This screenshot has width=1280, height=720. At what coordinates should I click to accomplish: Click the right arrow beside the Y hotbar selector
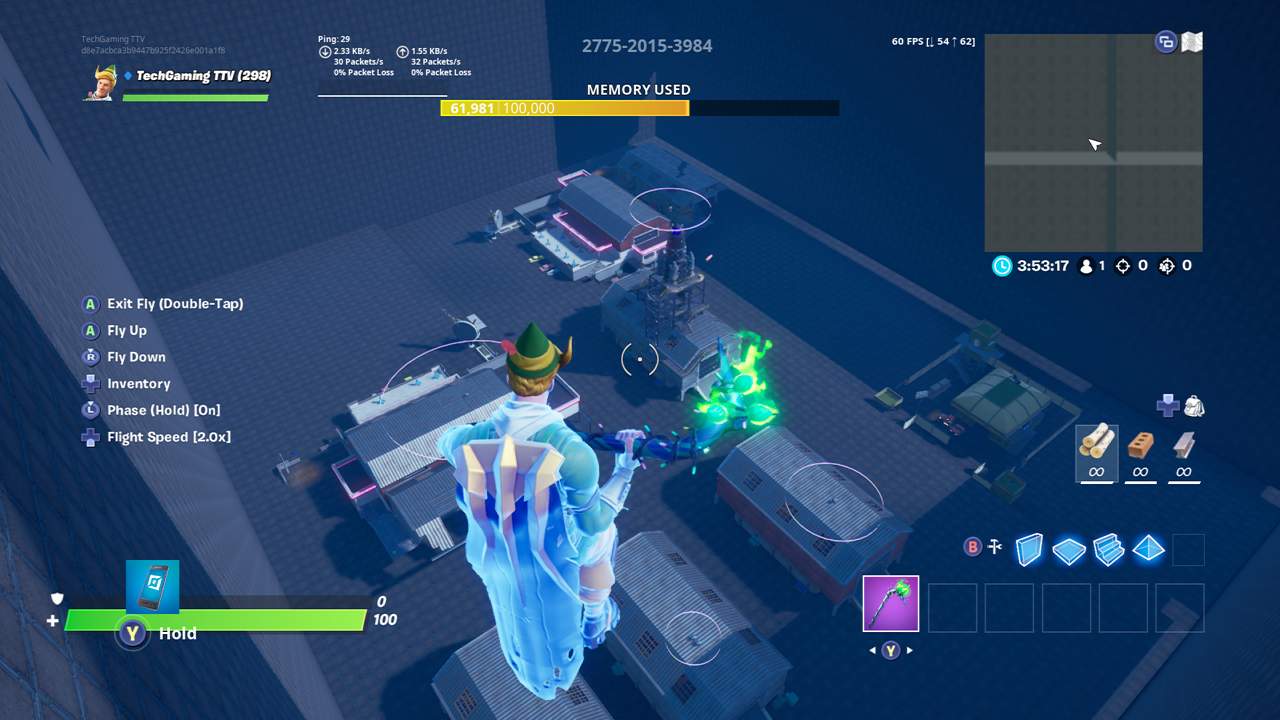[911, 649]
